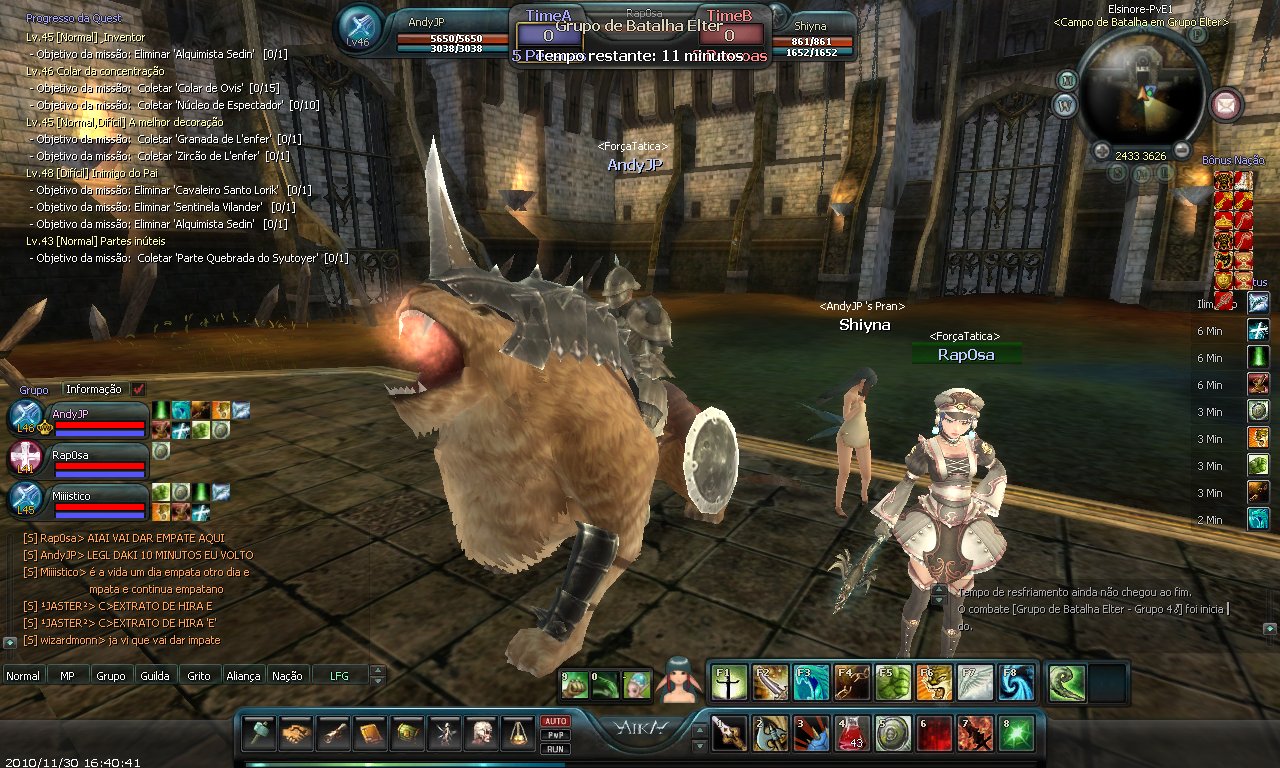Select the Grupo chat tab
The height and width of the screenshot is (768, 1280).
point(110,676)
